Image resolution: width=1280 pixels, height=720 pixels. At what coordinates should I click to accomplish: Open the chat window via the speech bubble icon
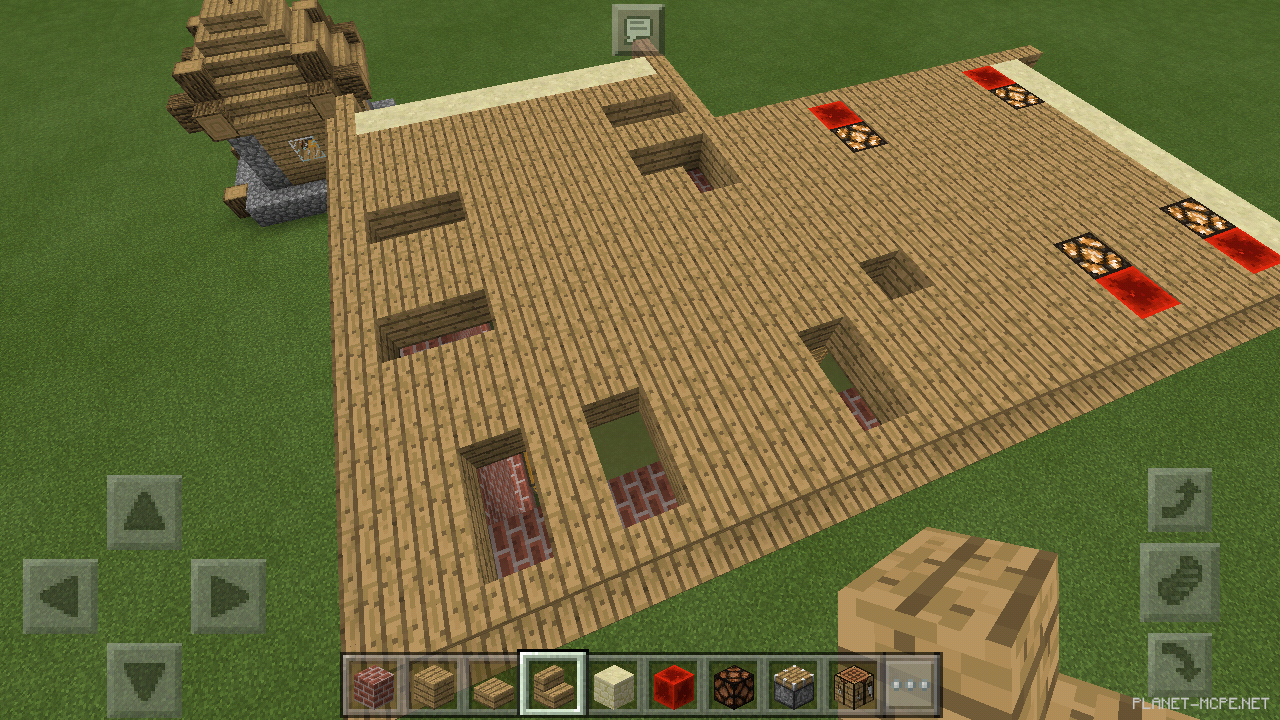click(x=640, y=28)
